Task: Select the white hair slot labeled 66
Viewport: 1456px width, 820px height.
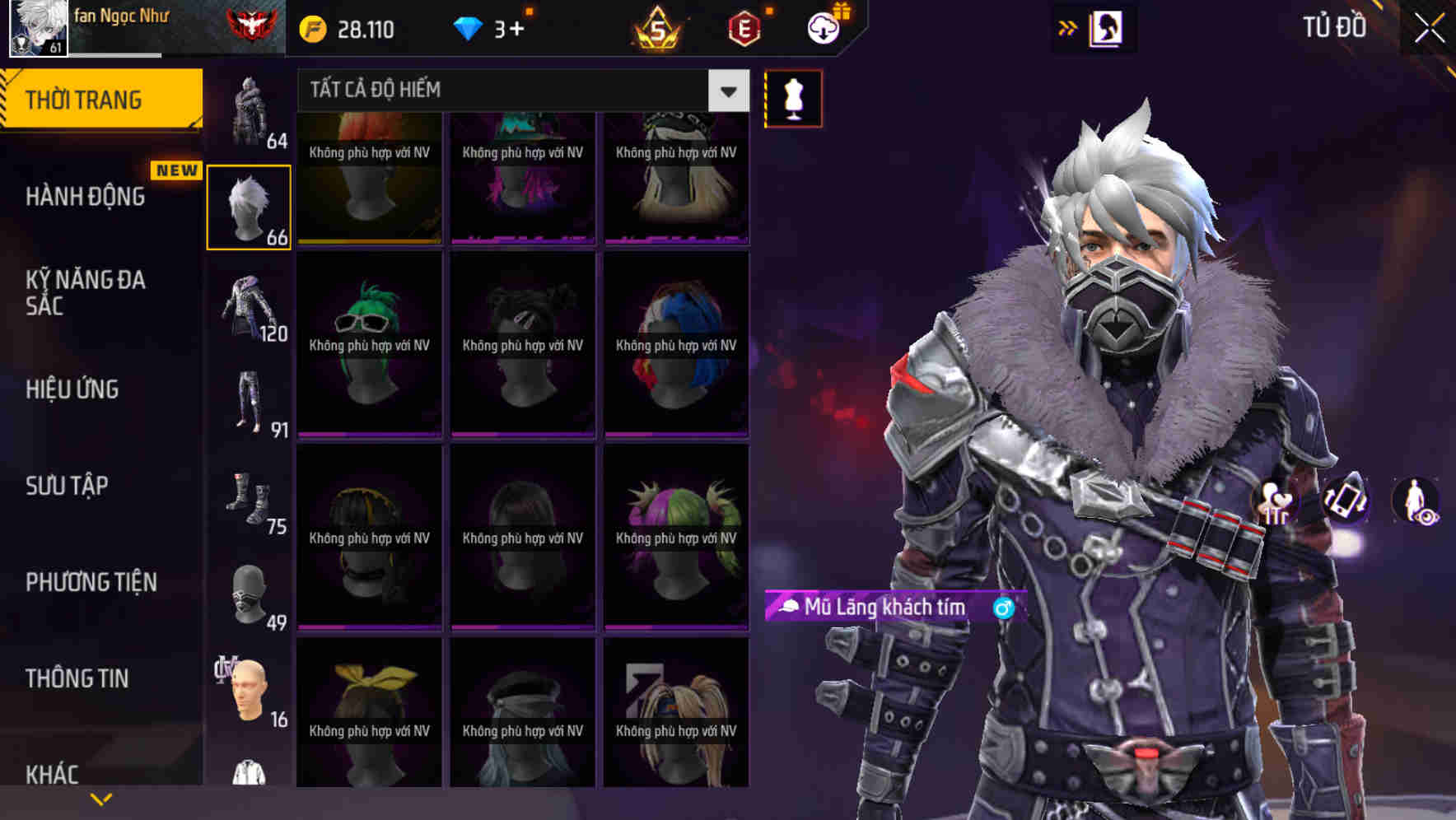Action: click(249, 206)
